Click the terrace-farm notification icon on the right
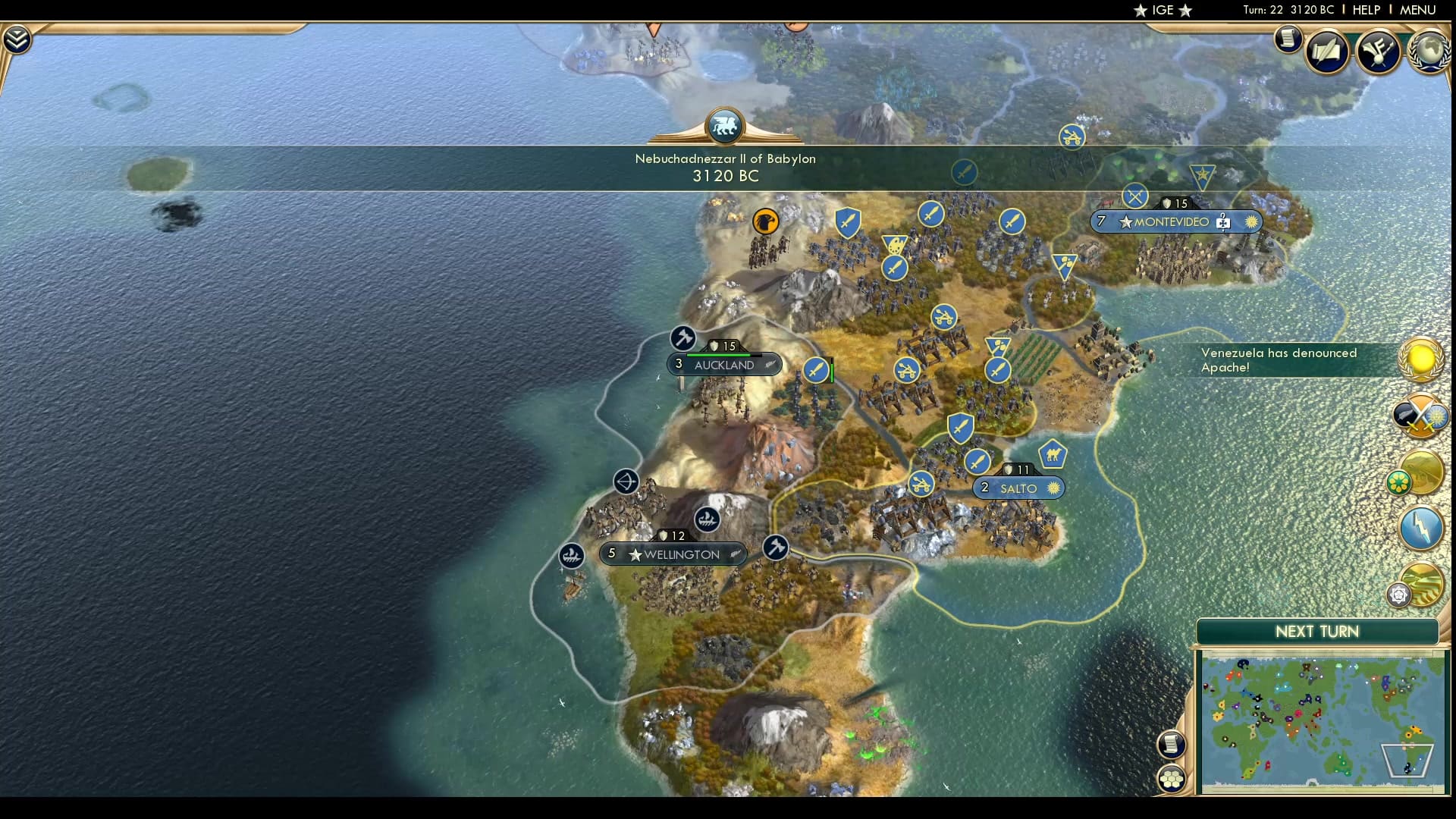 pyautogui.click(x=1423, y=585)
